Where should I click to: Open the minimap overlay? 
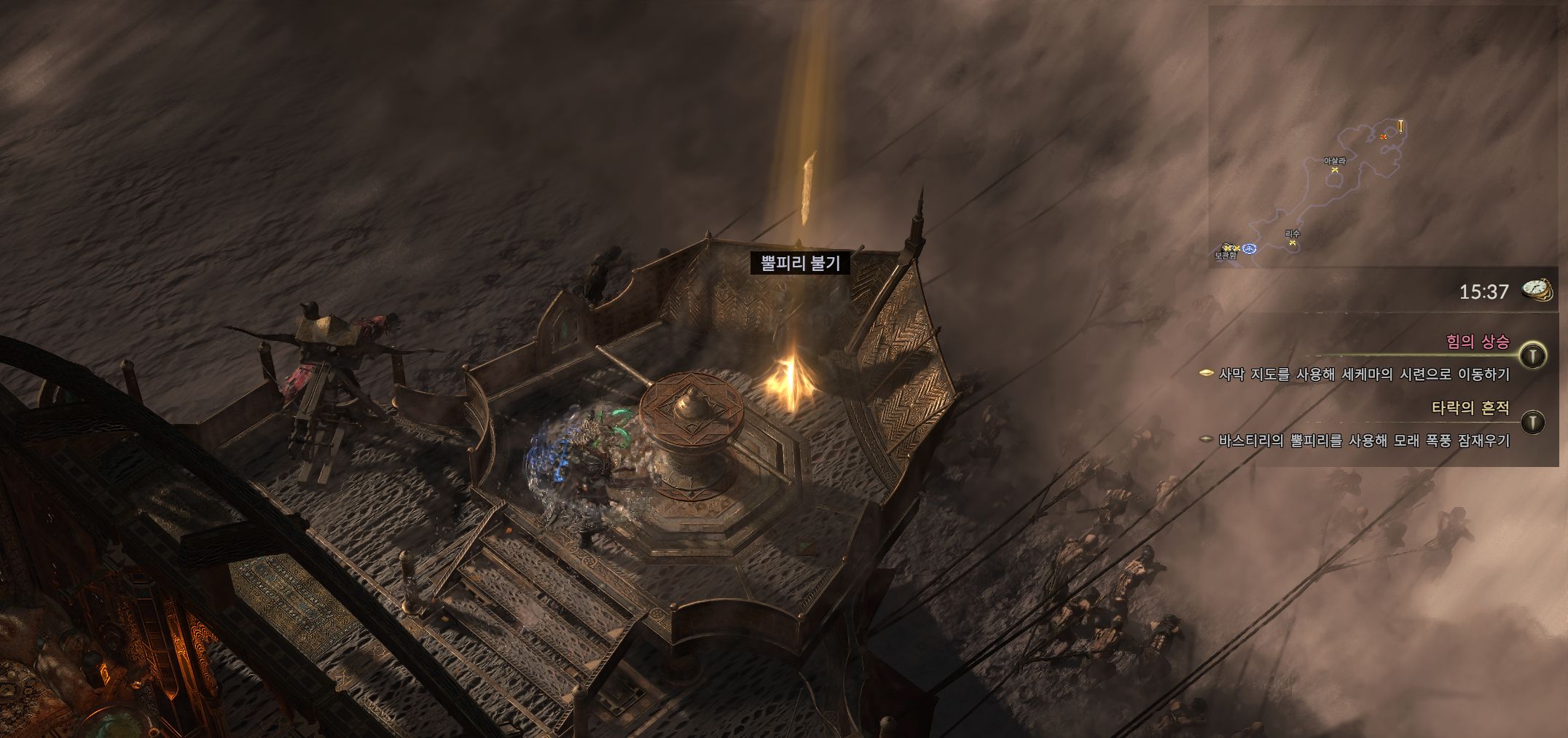tap(1382, 137)
